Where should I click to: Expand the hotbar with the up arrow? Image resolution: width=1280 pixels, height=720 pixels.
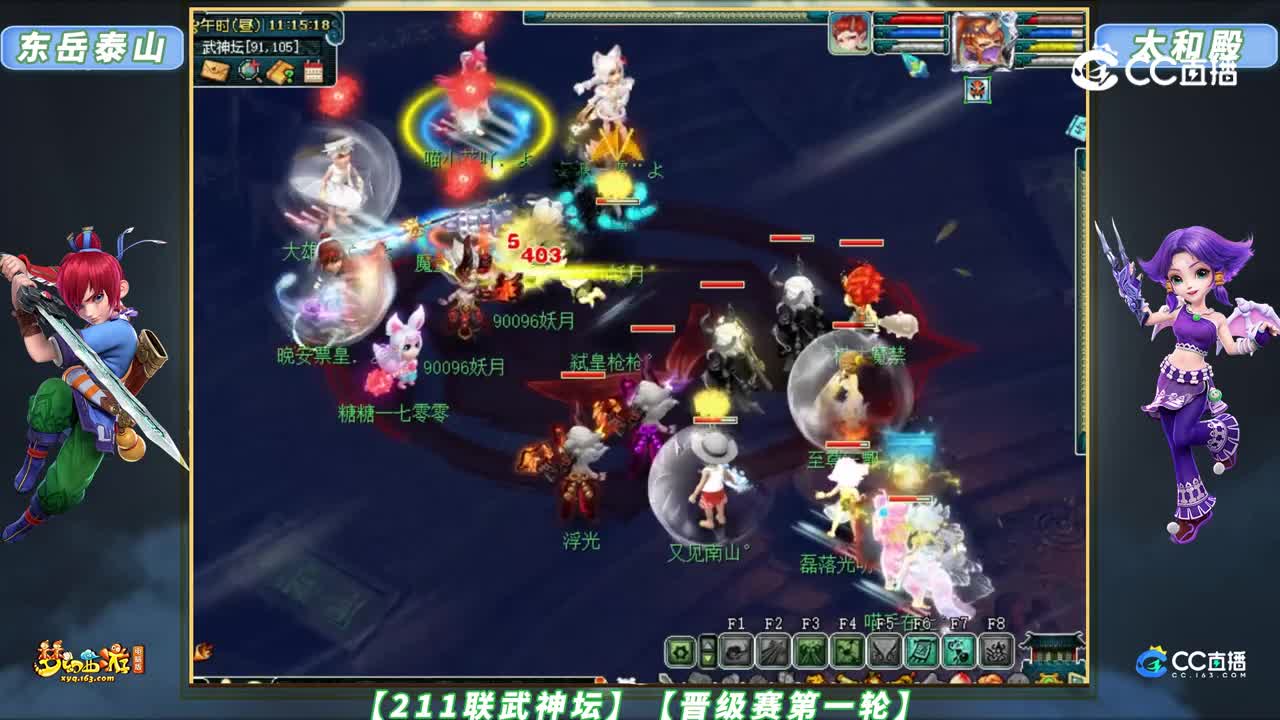(x=709, y=643)
